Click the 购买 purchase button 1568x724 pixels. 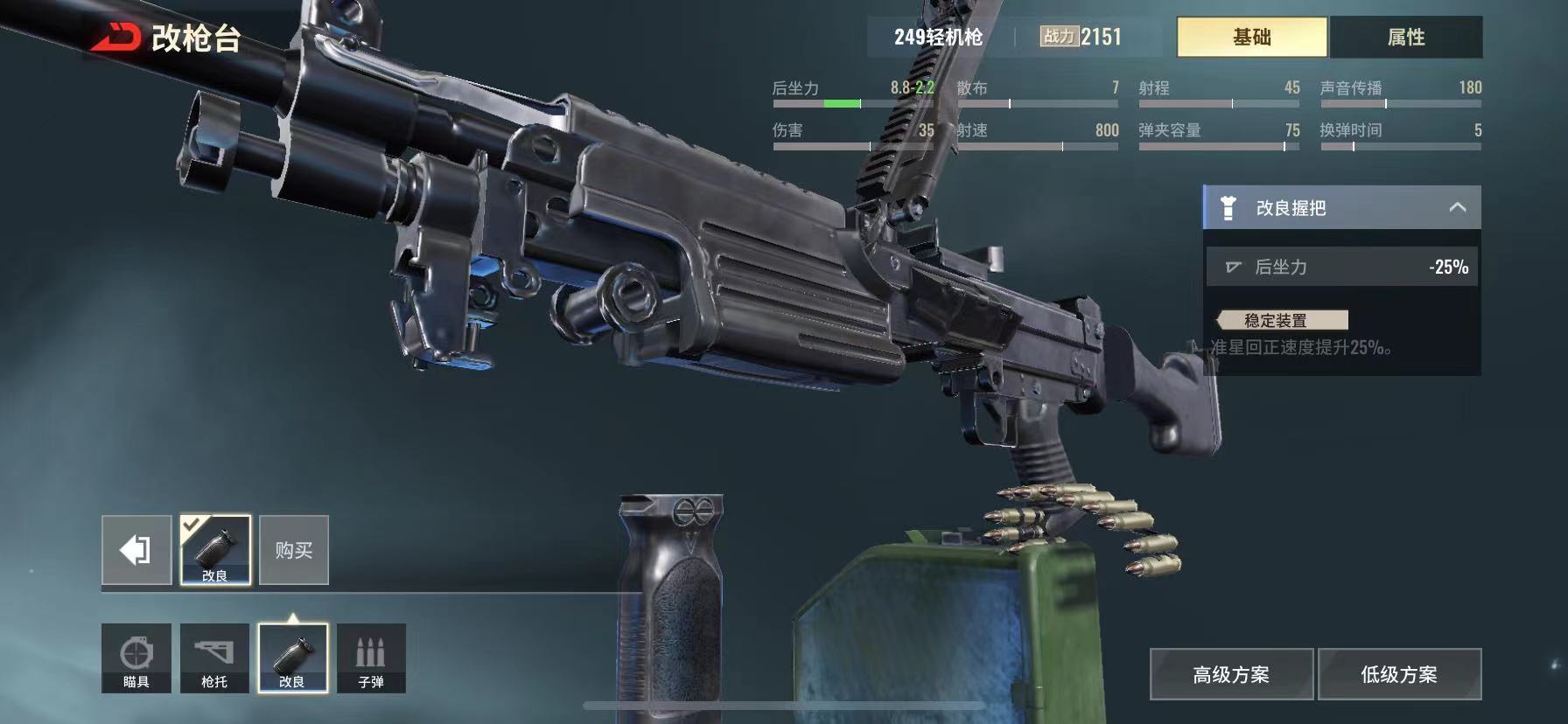[294, 550]
